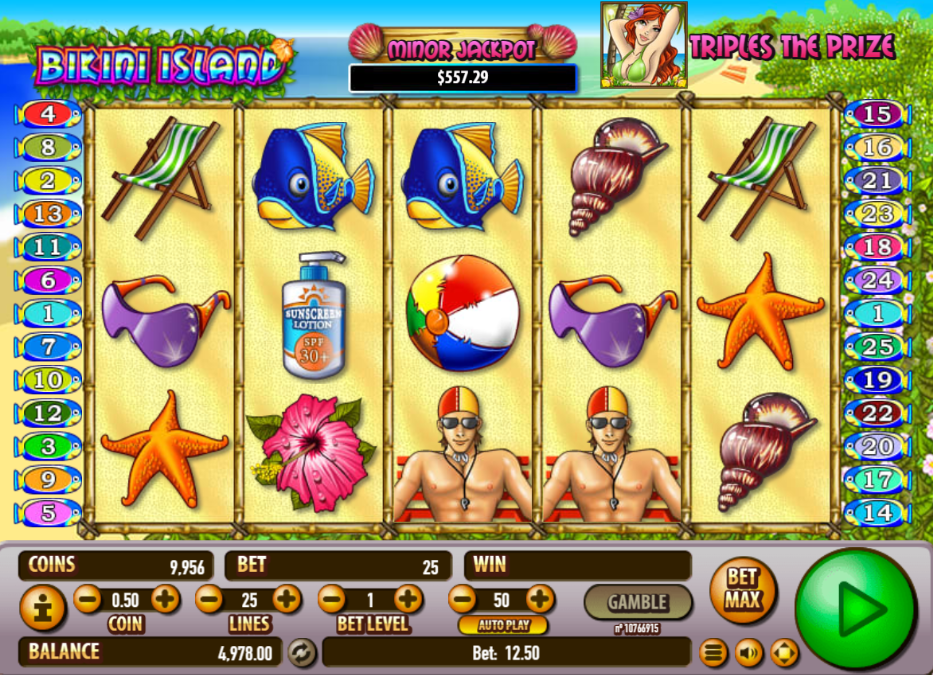Select payline 15 fish marker
Viewport: 933px width, 675px height.
tap(877, 114)
